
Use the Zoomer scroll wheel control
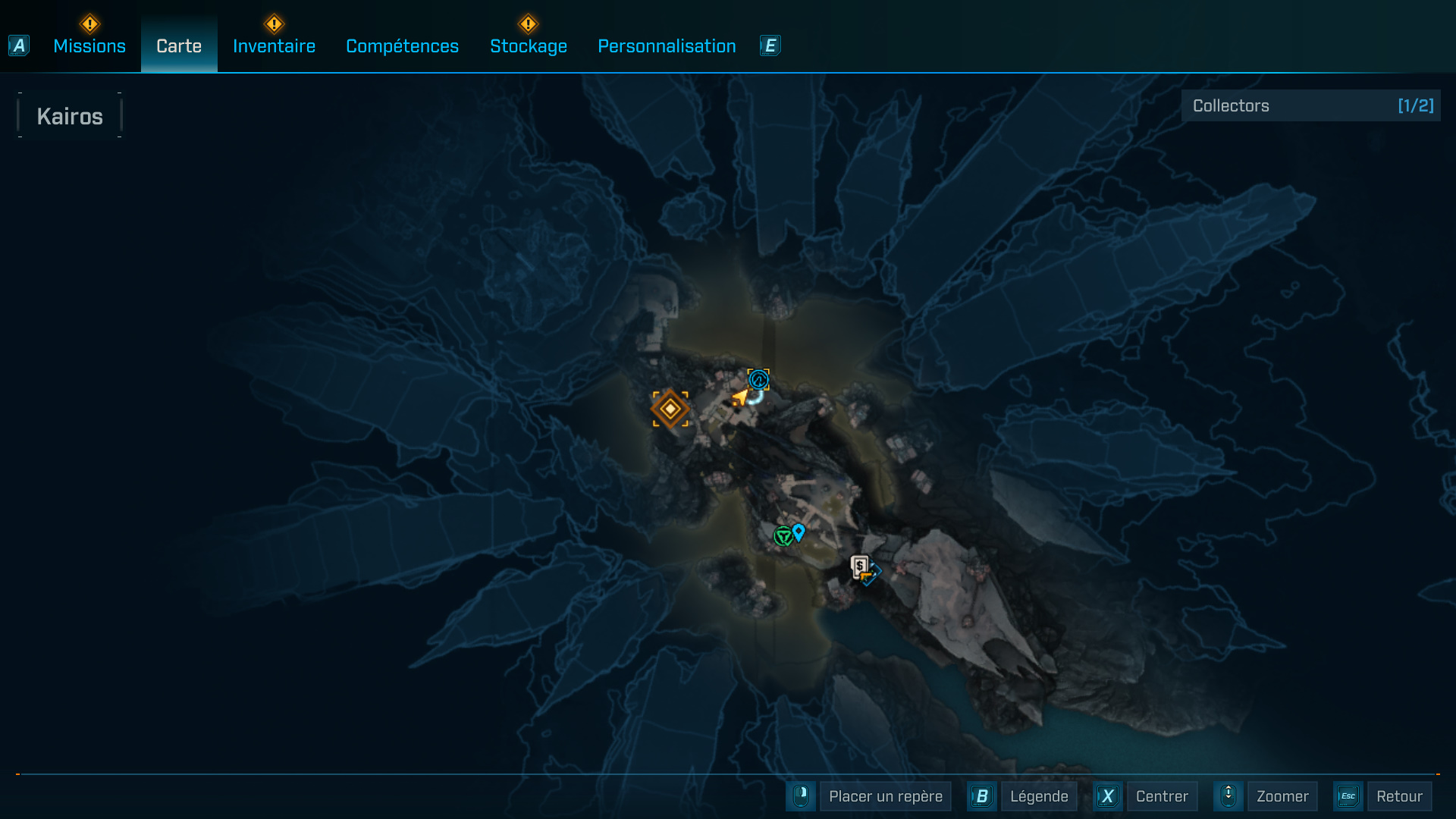[1228, 796]
